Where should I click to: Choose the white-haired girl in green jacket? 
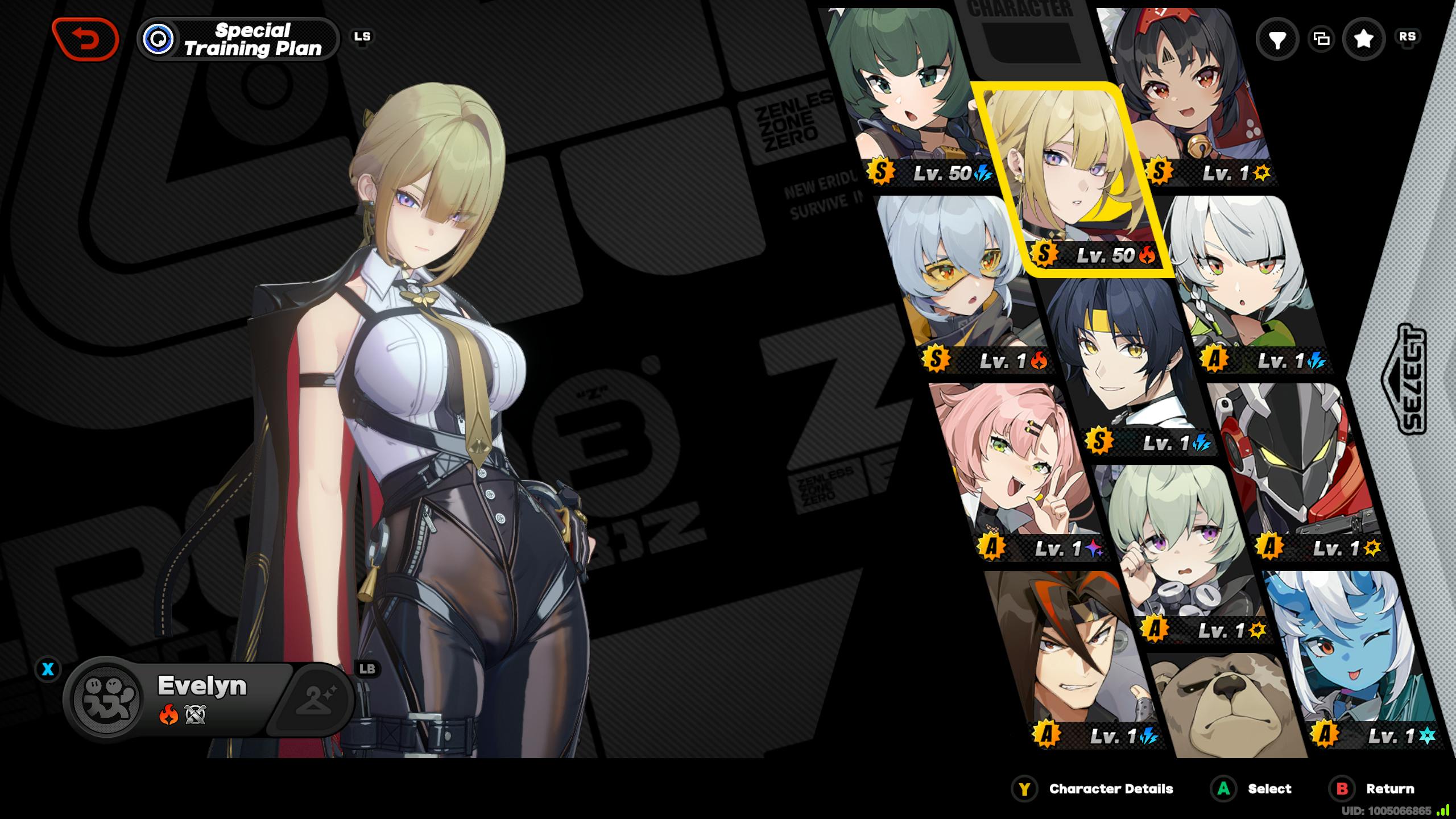1246,279
